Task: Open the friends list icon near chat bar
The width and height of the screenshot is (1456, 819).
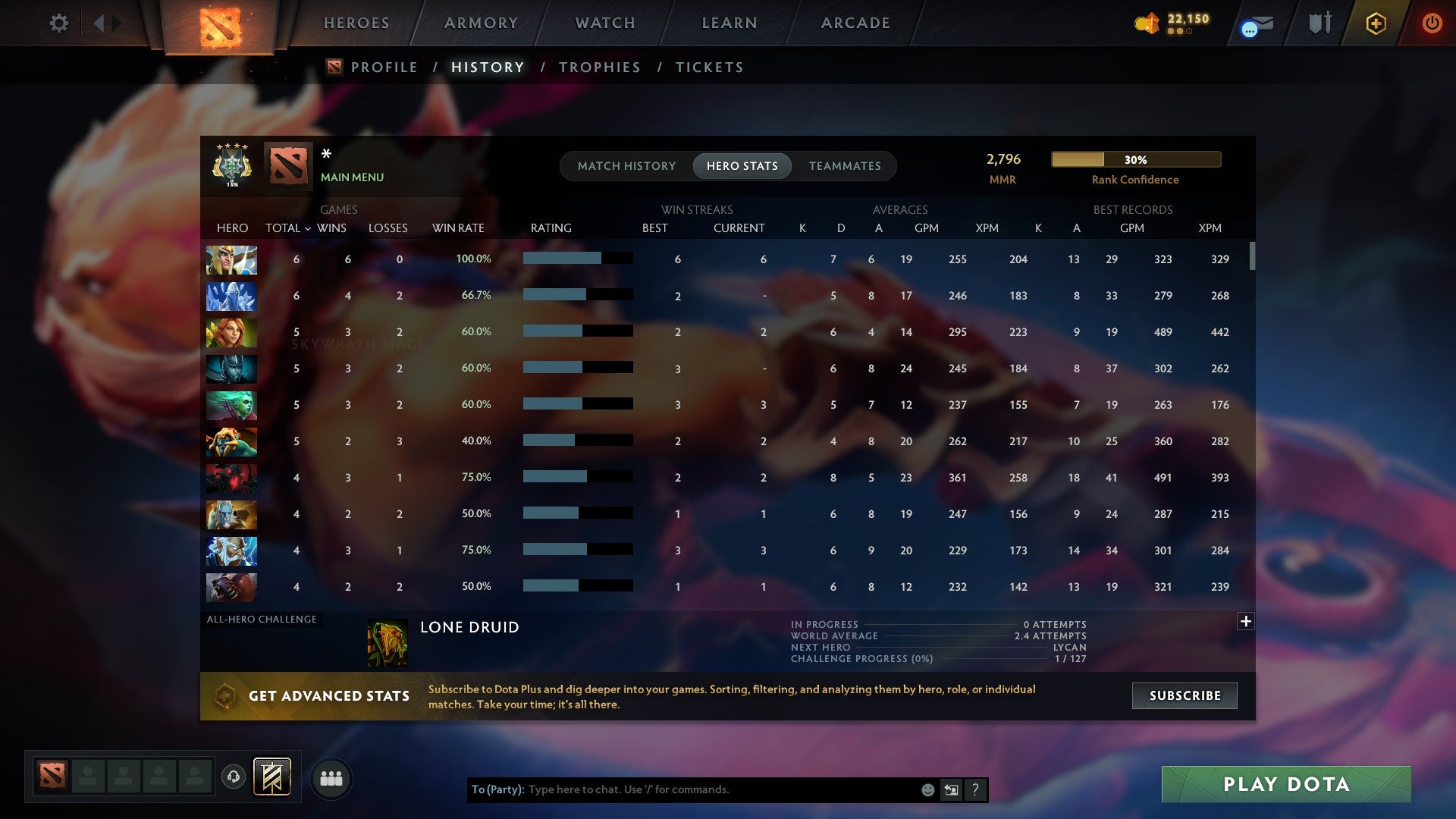Action: point(331,777)
